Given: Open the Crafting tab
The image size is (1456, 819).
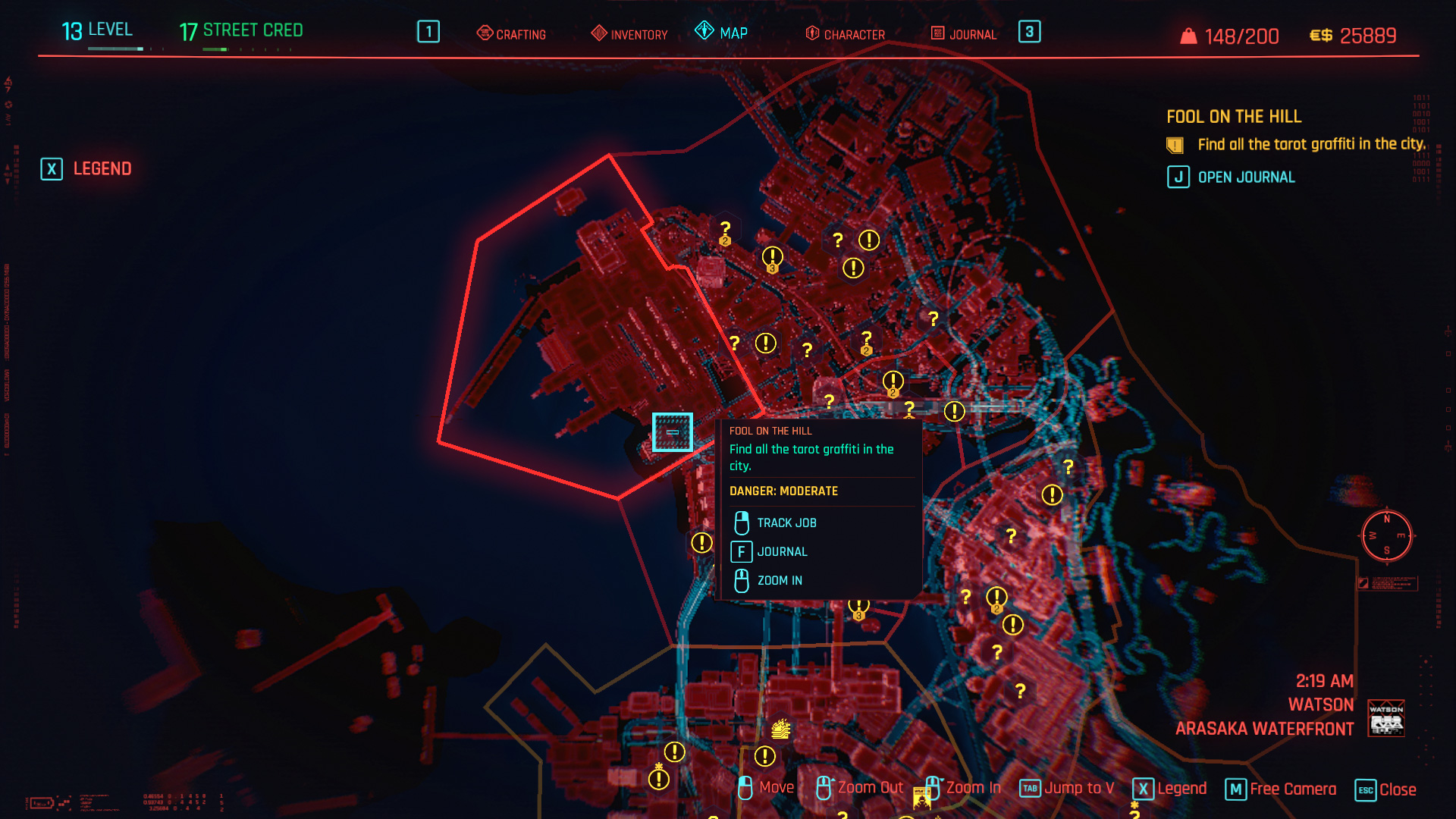Looking at the screenshot, I should (x=512, y=34).
